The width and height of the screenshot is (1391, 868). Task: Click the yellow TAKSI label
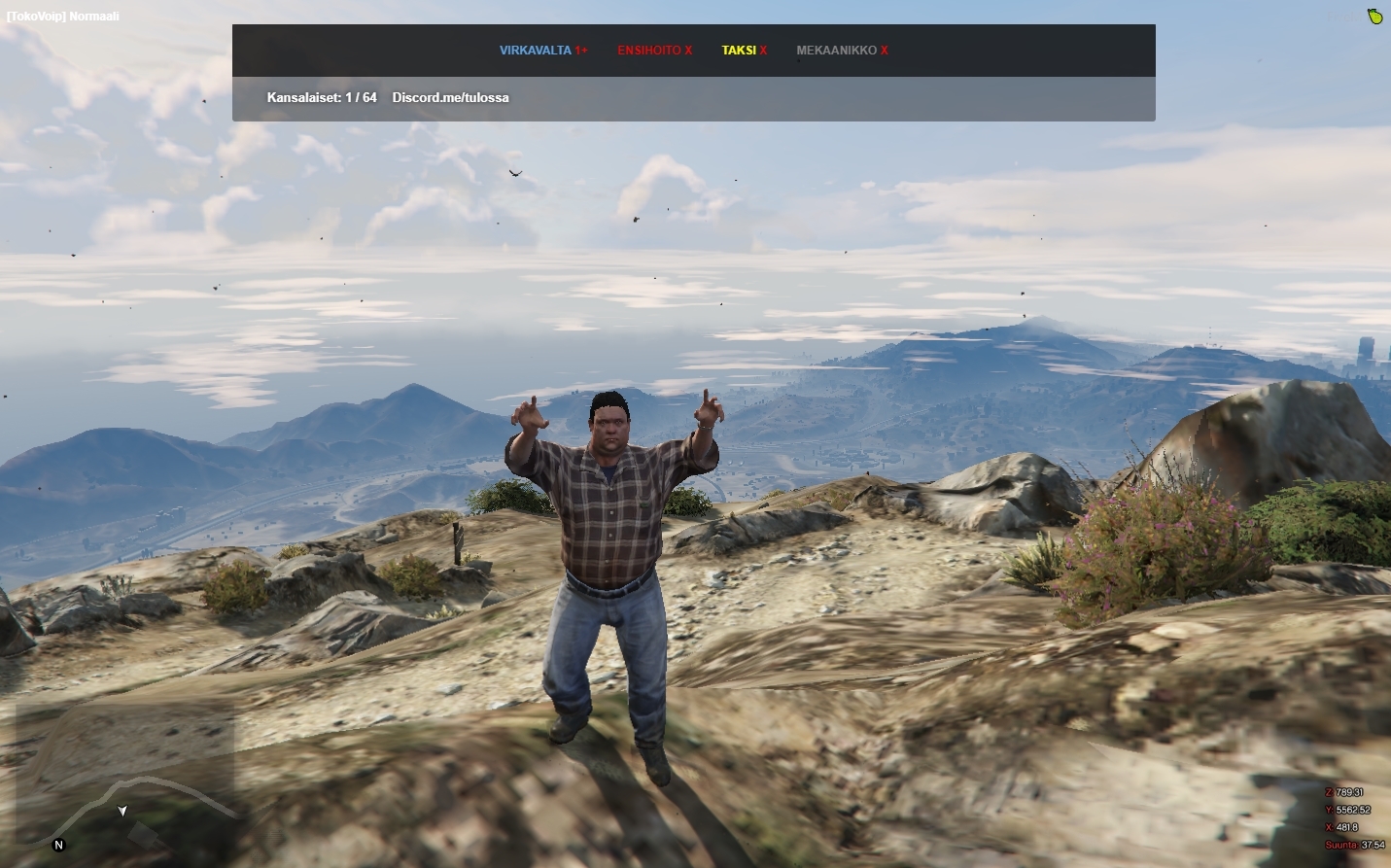tap(739, 51)
